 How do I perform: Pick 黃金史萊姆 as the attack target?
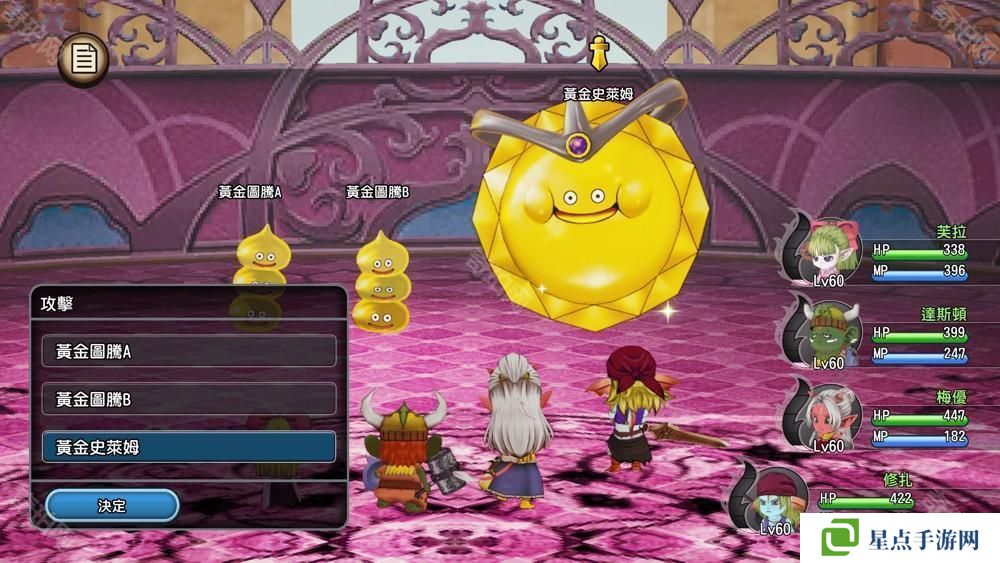pyautogui.click(x=189, y=447)
